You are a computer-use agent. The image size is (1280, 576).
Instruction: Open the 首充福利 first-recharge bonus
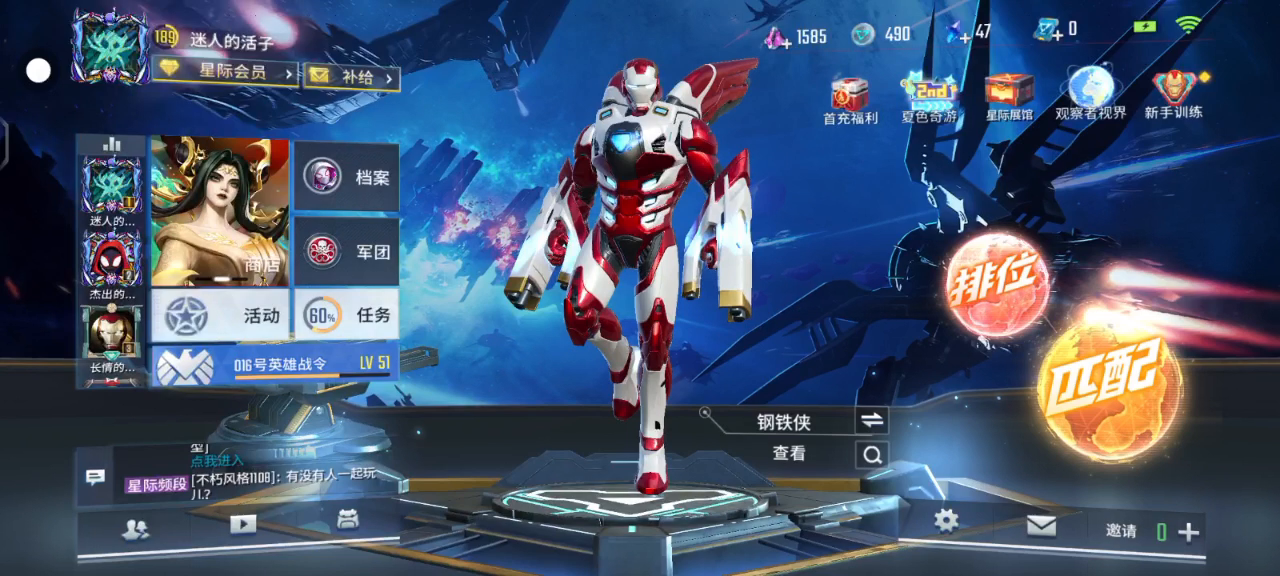click(850, 100)
